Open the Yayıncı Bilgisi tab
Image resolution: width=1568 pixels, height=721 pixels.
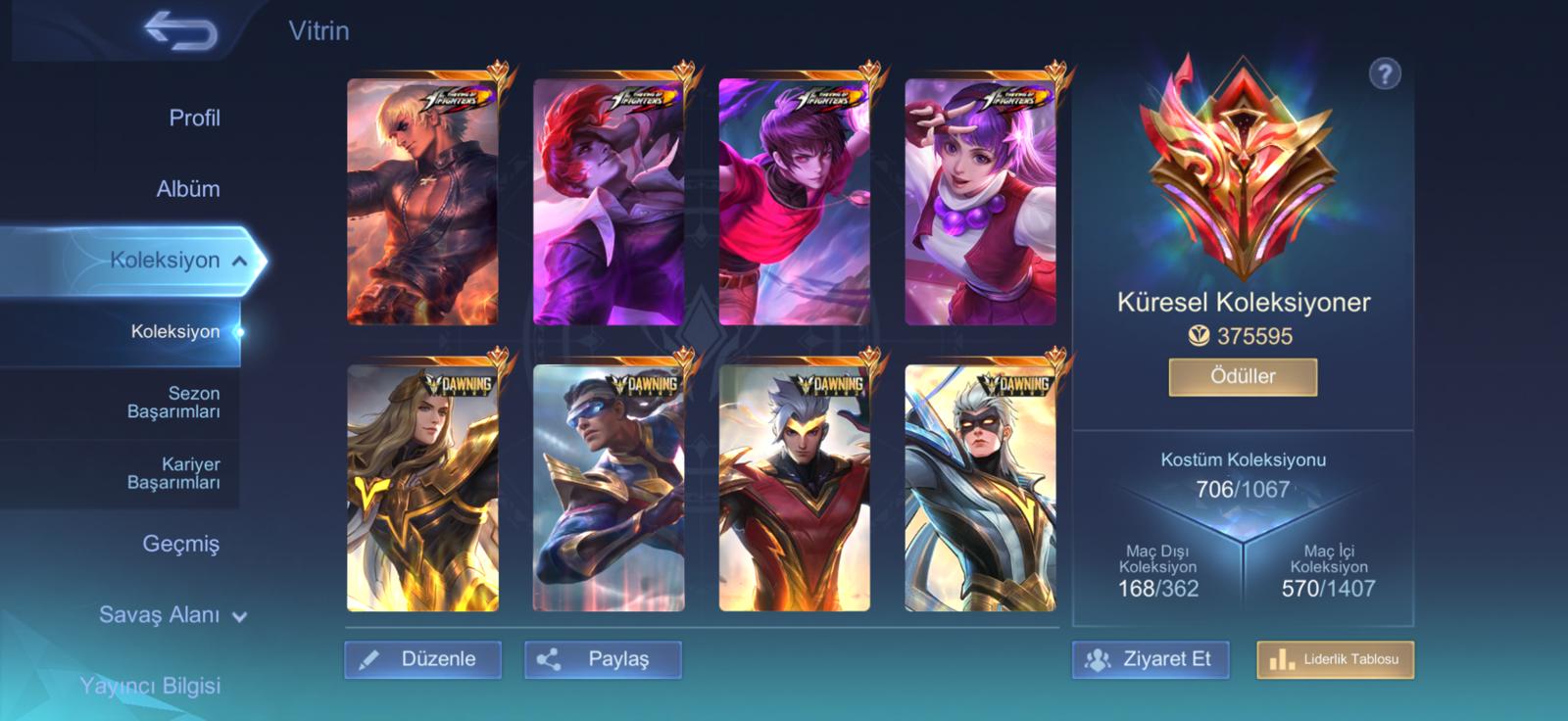[150, 686]
